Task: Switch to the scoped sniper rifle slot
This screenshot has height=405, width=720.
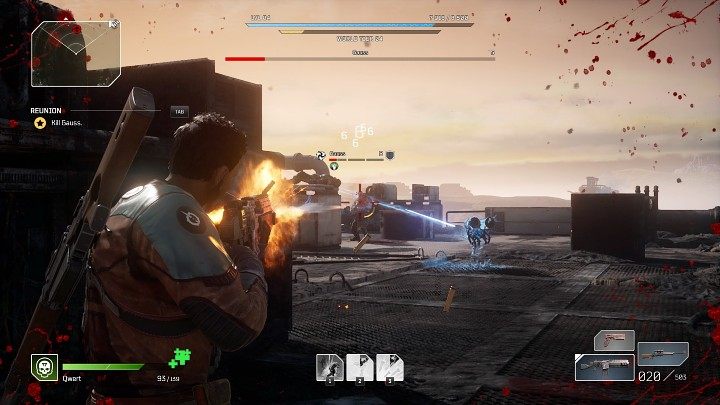Action: pos(664,354)
